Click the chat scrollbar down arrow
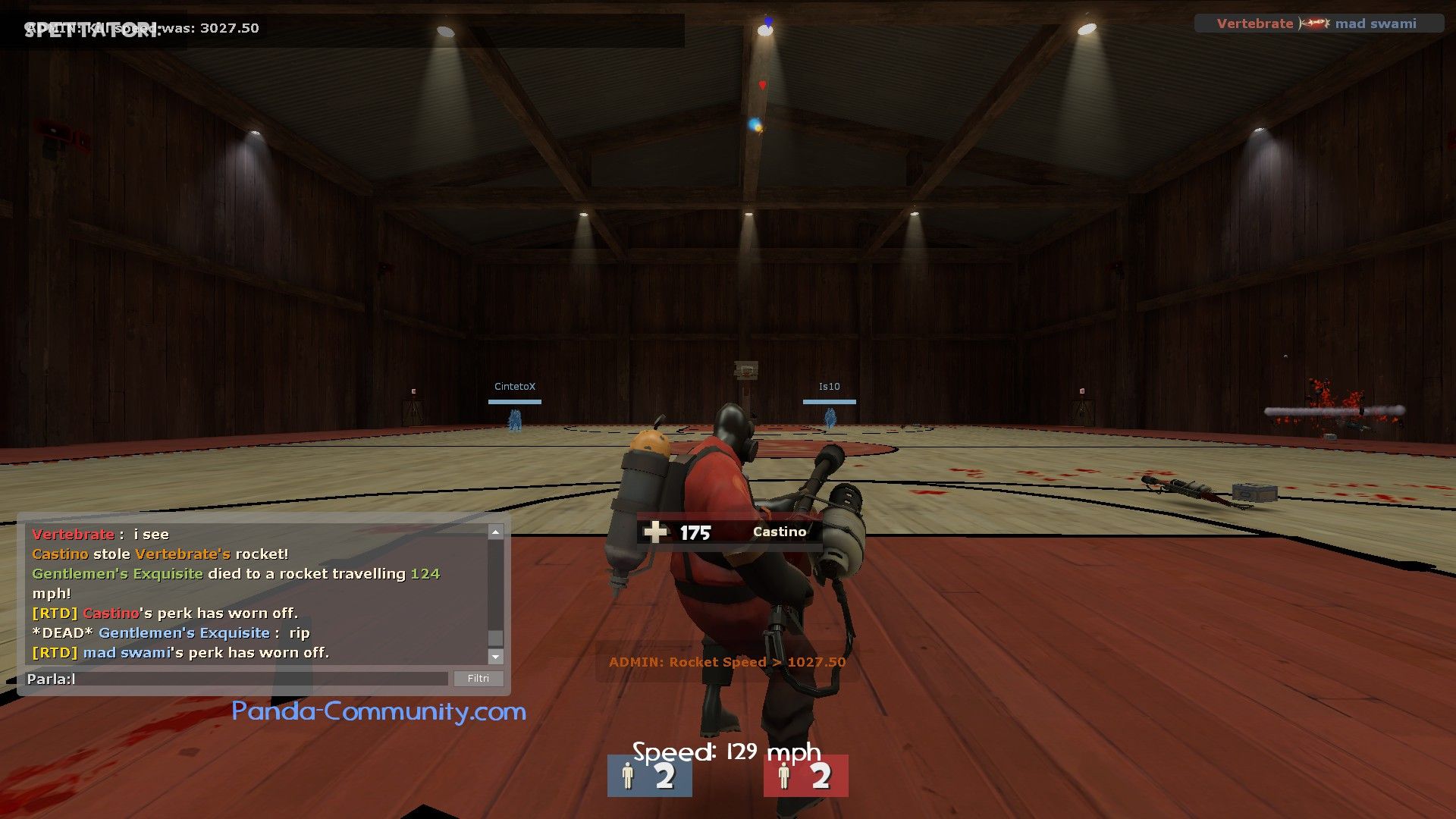This screenshot has height=819, width=1456. [x=495, y=657]
